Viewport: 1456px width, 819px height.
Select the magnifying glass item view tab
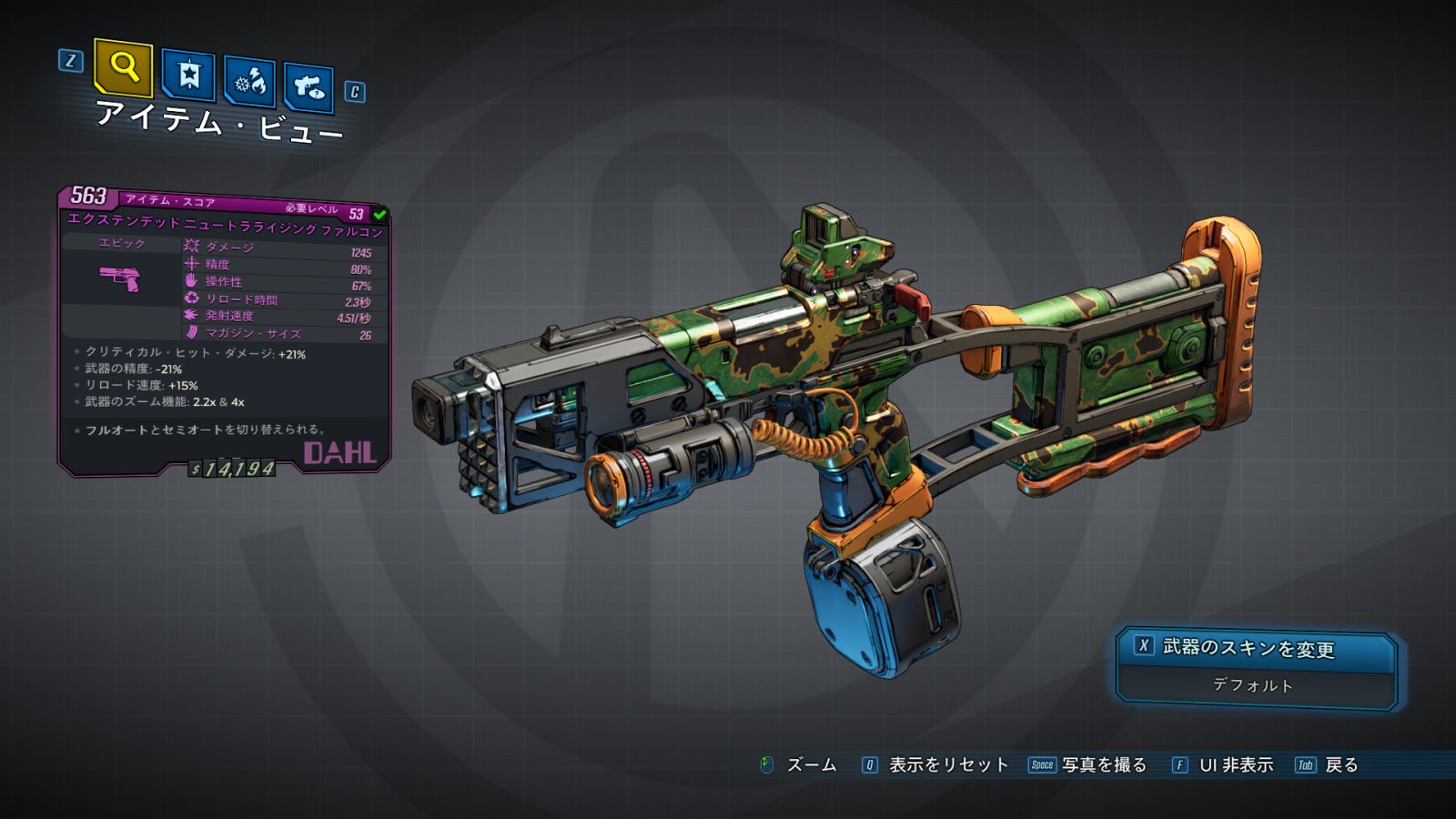[x=123, y=67]
